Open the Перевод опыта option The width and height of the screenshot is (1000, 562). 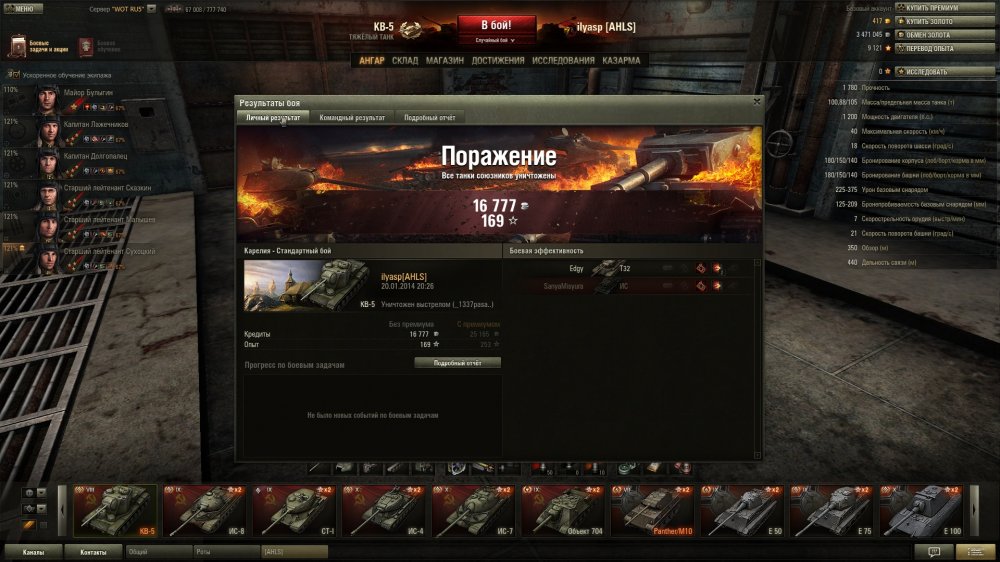pos(932,47)
